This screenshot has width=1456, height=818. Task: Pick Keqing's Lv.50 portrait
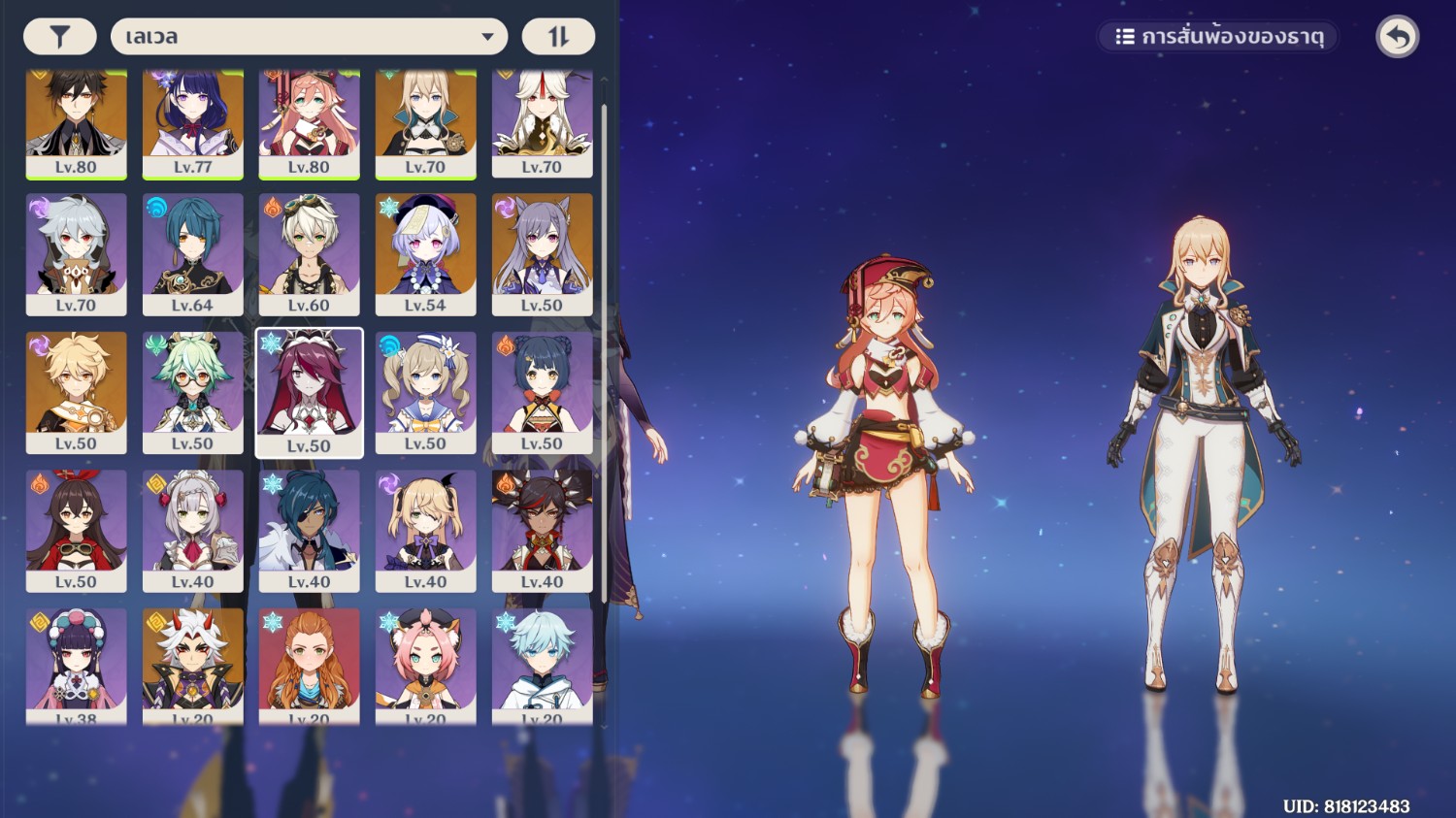[x=542, y=252]
